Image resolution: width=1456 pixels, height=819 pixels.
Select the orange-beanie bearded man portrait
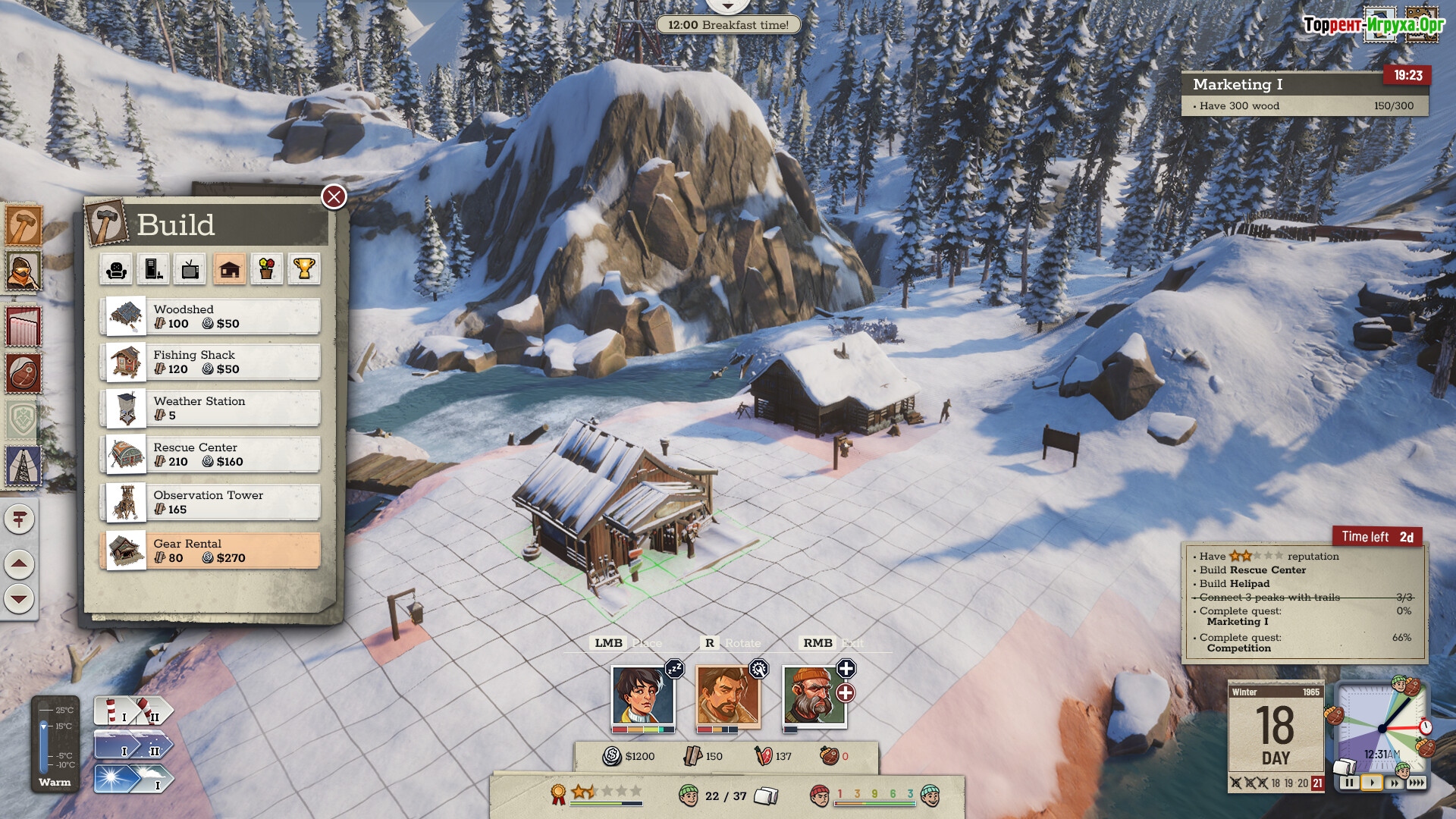(x=814, y=695)
